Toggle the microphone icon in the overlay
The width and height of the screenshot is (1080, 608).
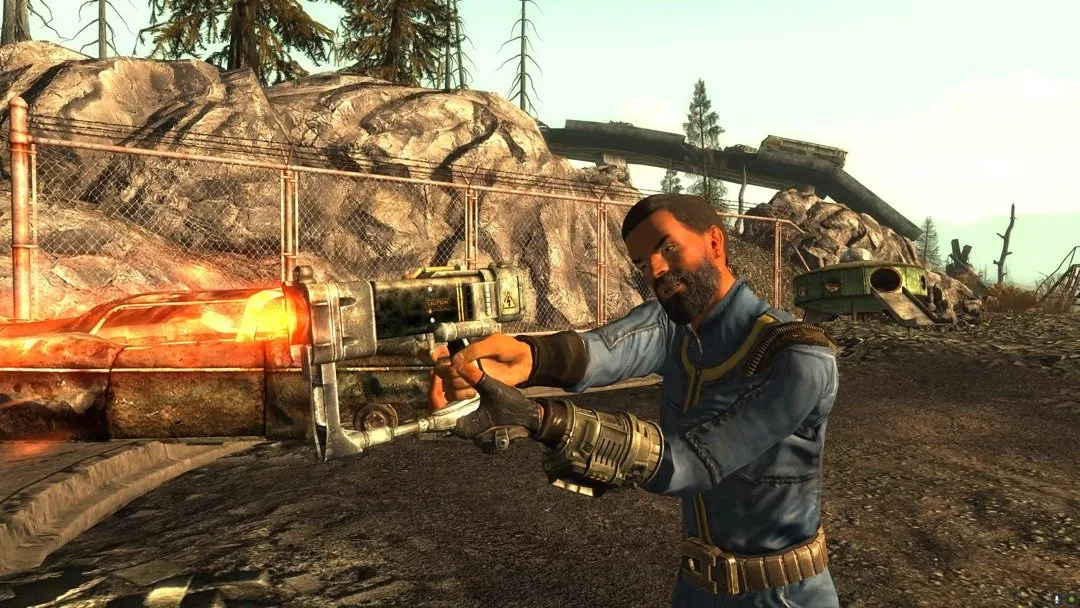pos(1057,599)
